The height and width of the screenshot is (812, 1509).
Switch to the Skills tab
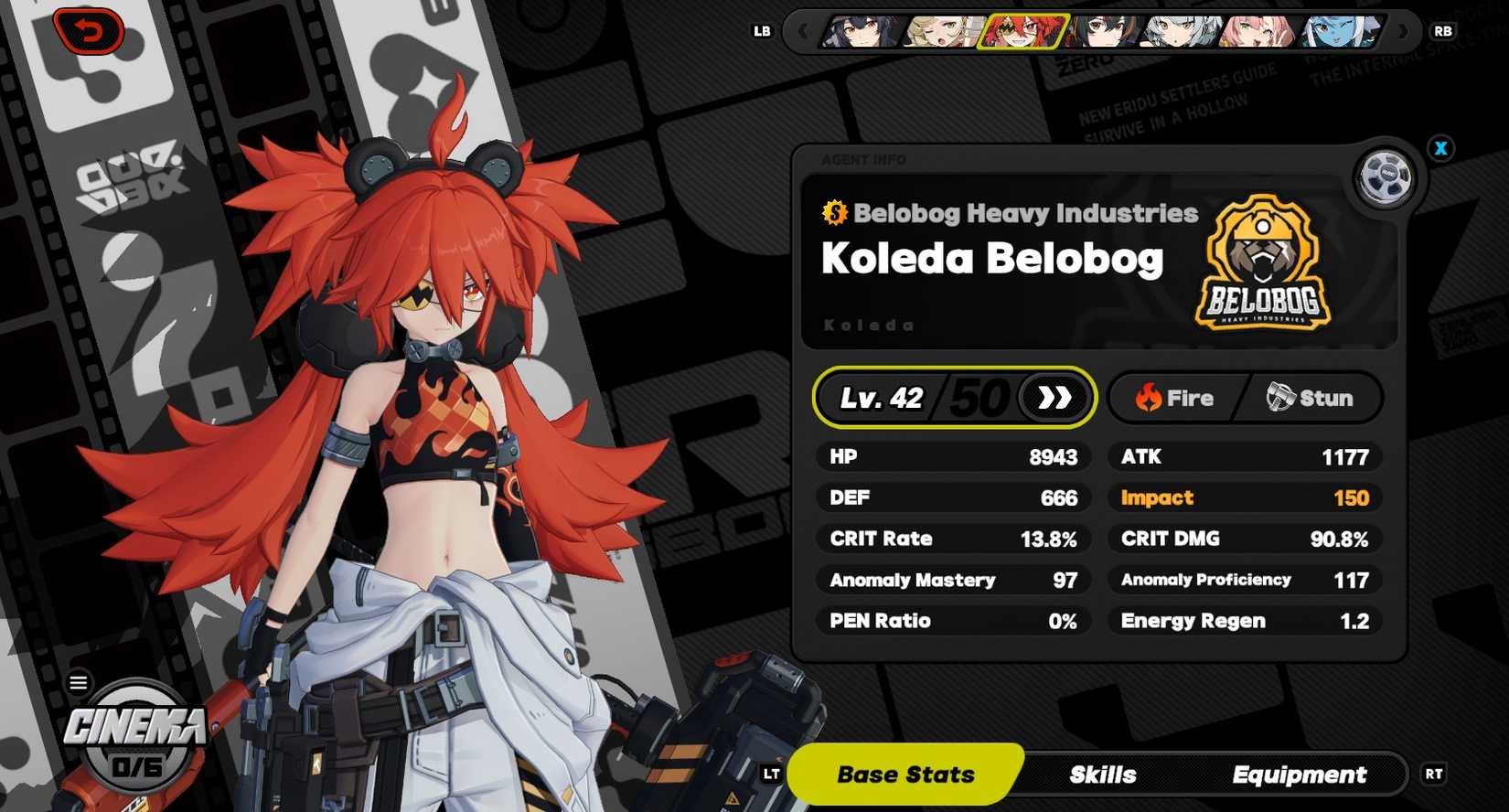tap(1102, 775)
